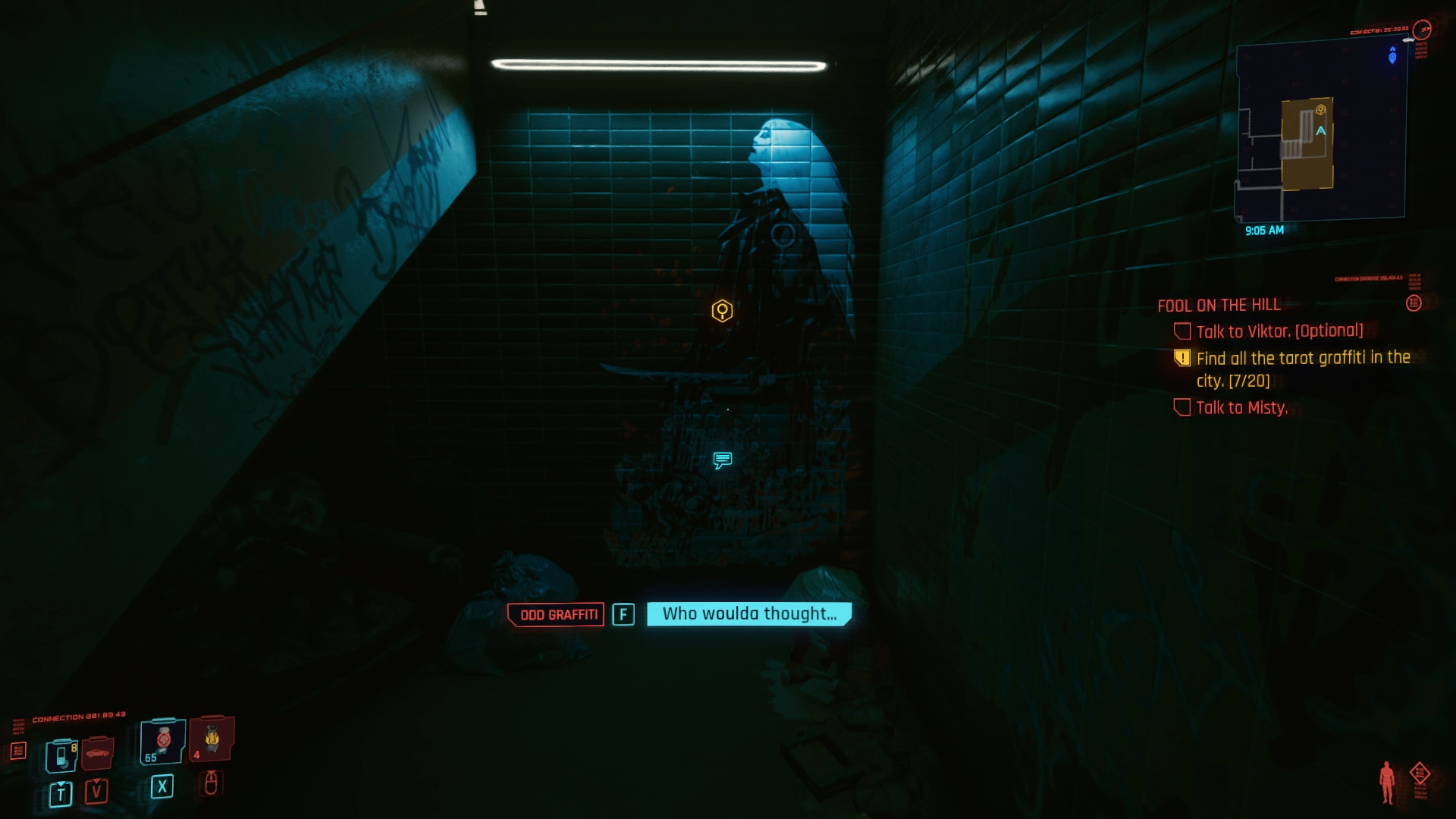This screenshot has width=1456, height=819.
Task: Click the round quest tracker icon
Action: coord(1414,303)
